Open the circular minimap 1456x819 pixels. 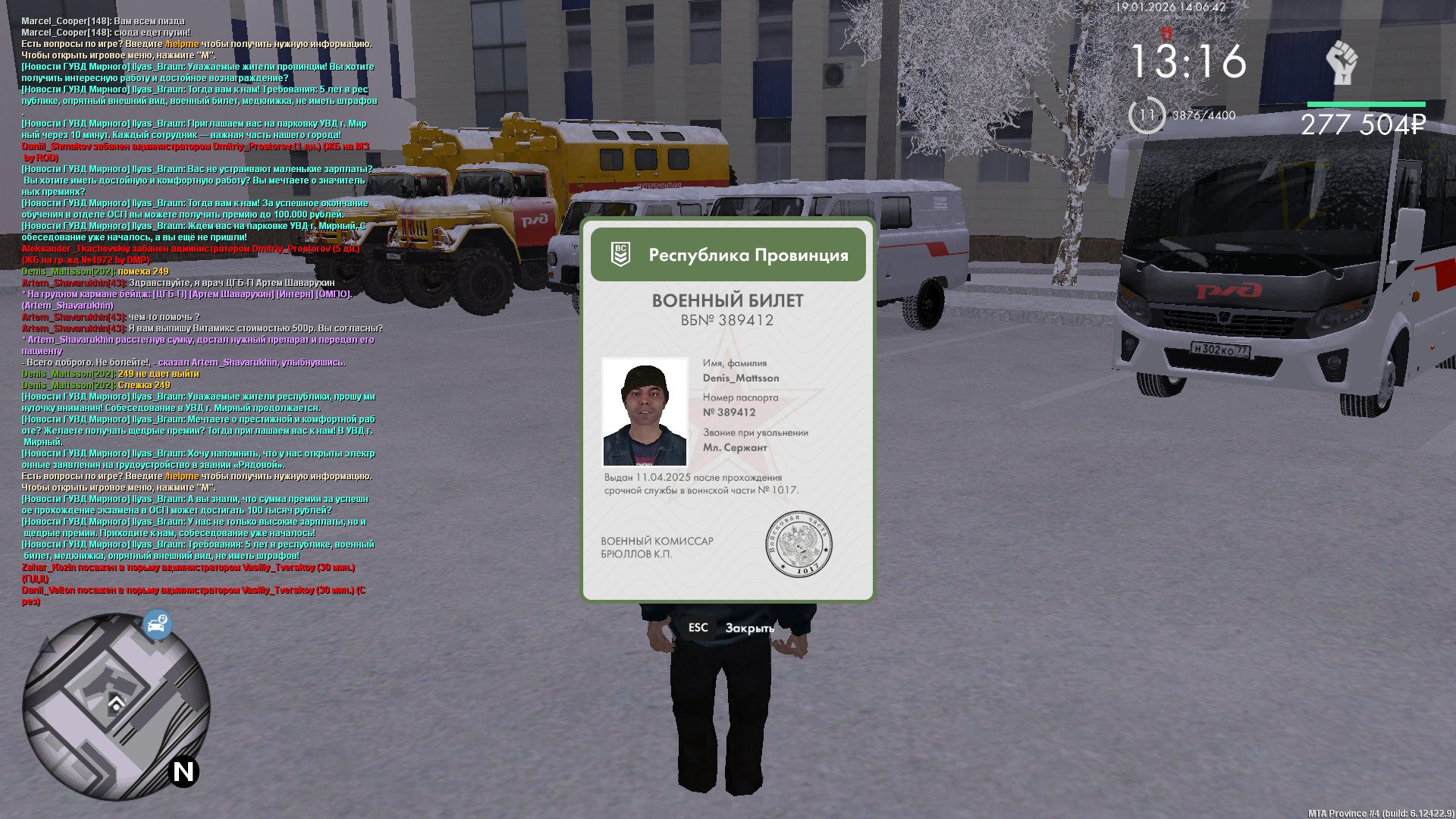pyautogui.click(x=116, y=707)
